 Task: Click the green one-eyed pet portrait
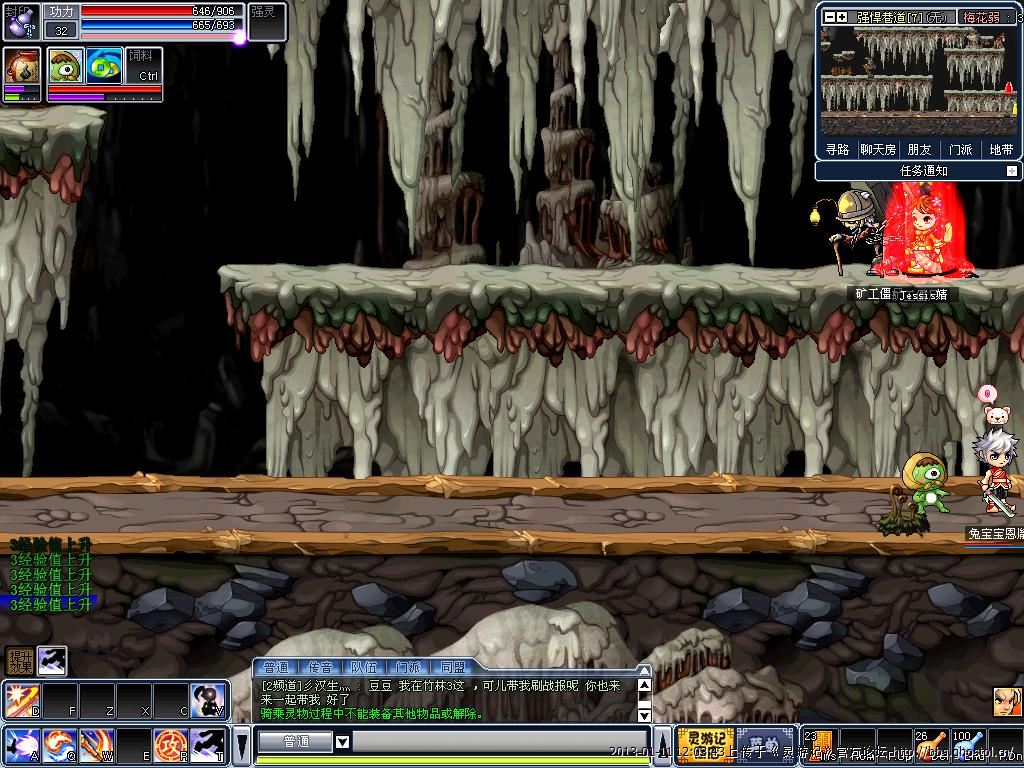(x=65, y=66)
